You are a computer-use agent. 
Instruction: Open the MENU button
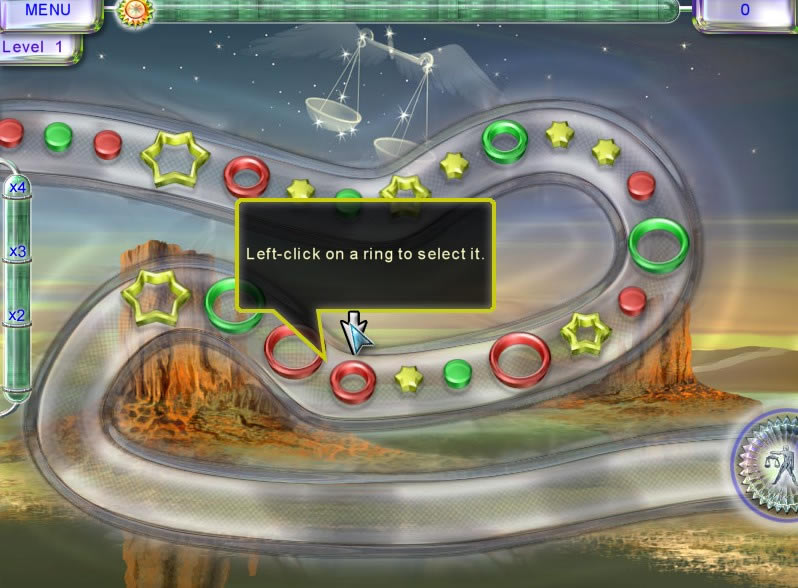pyautogui.click(x=47, y=11)
